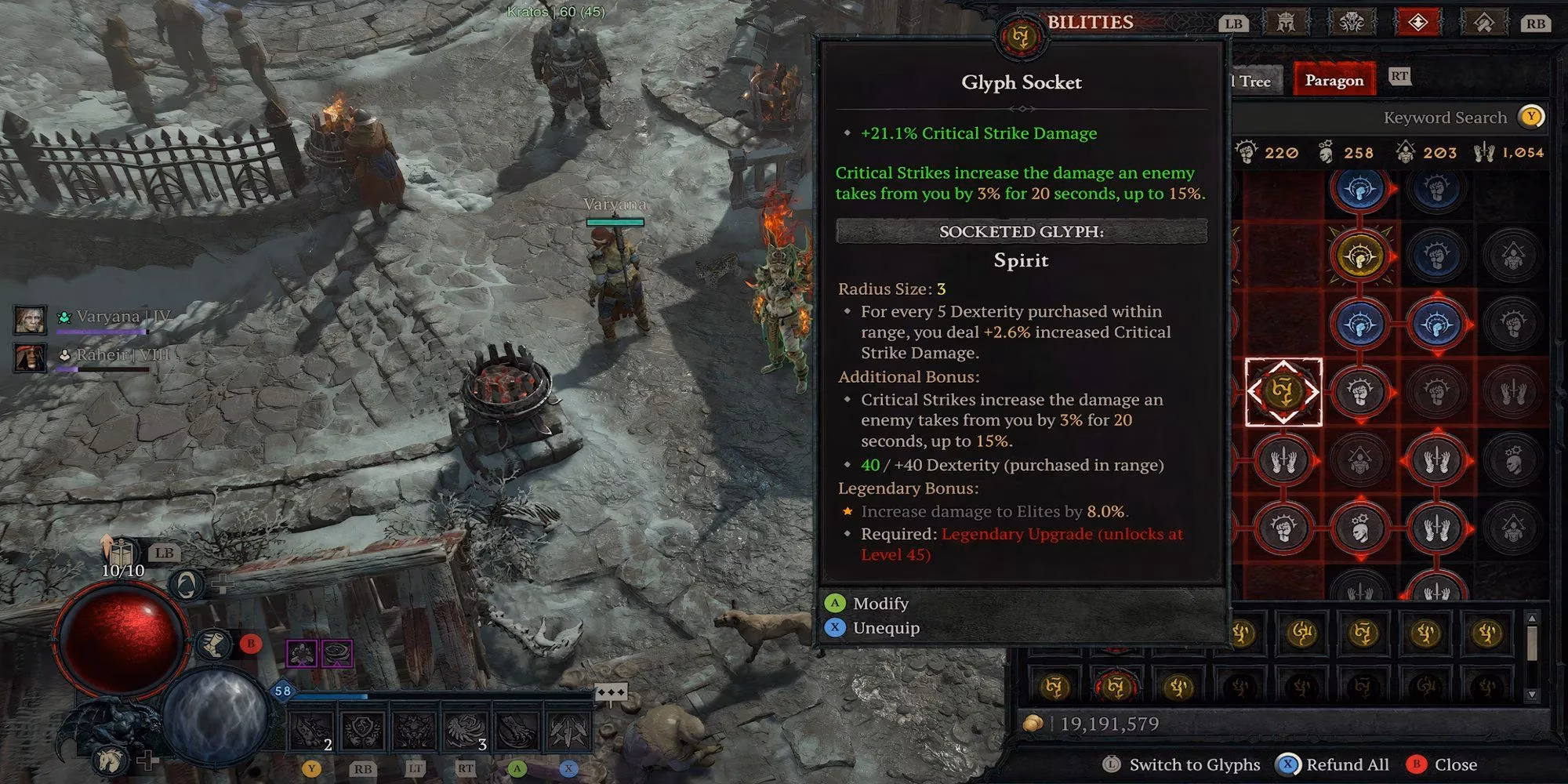Click the mount horse icon in the bottom-left corner
Screen dimensions: 1568x784
point(109,760)
